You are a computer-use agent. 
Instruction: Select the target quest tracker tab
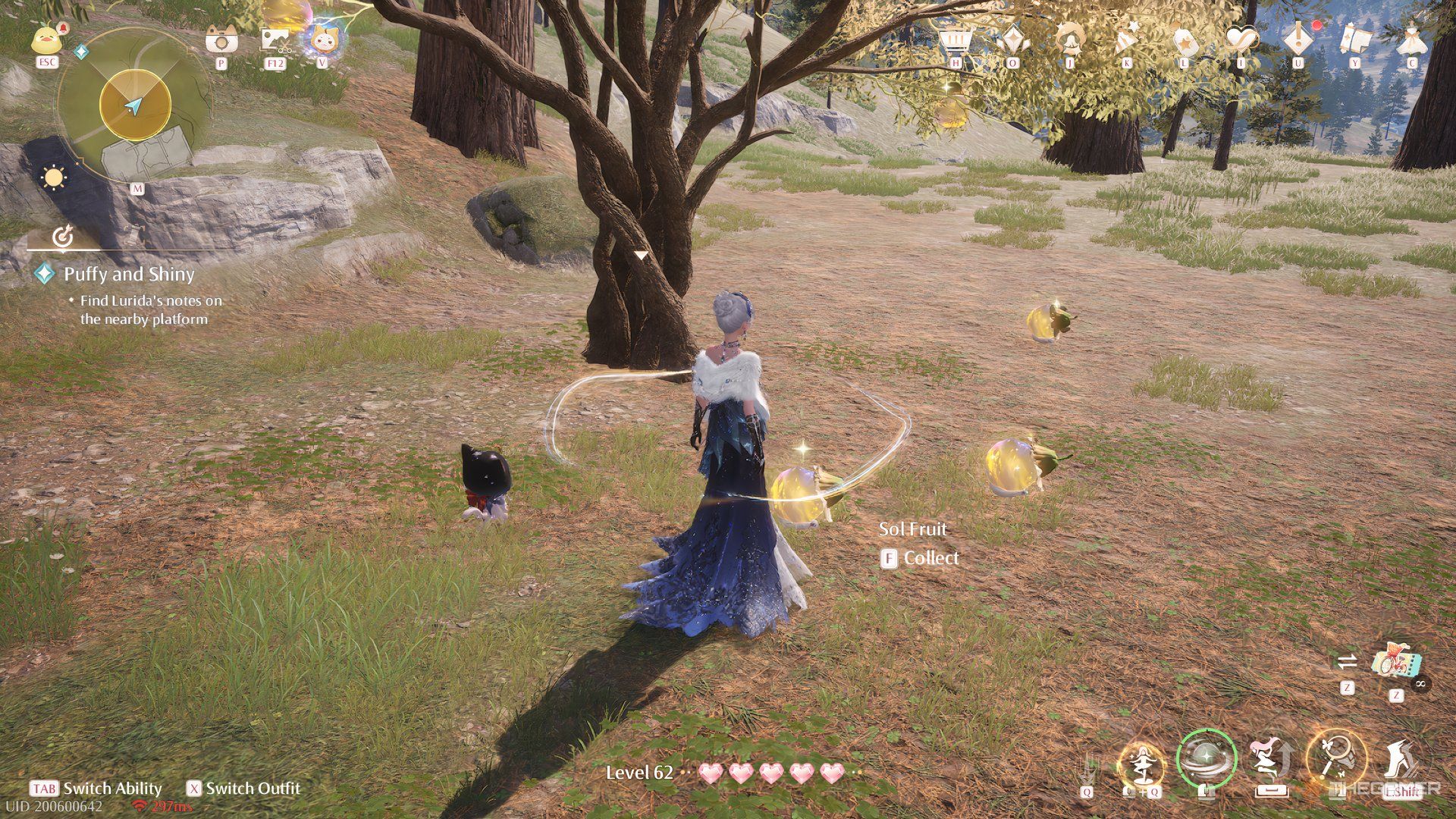coord(64,237)
